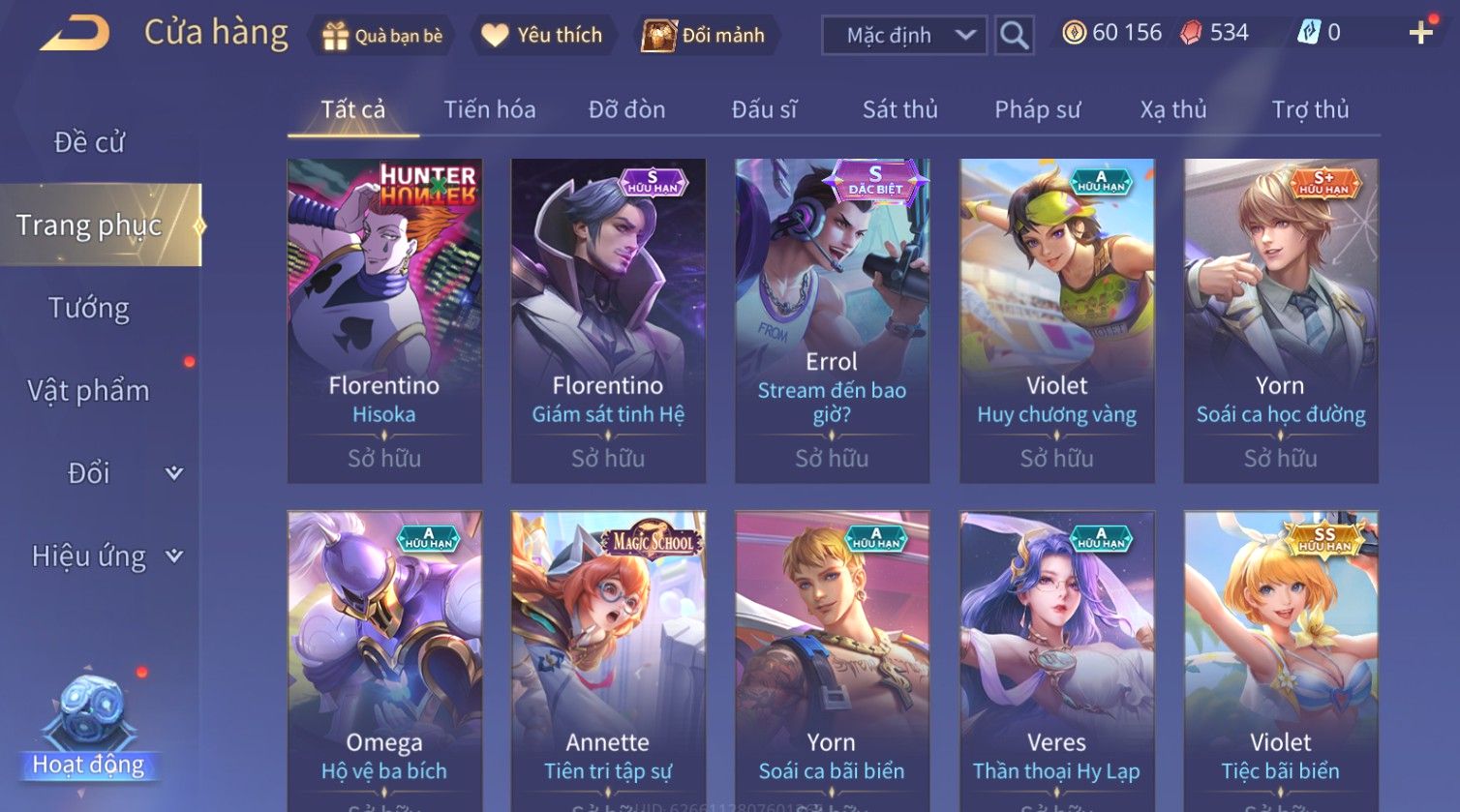Go back with the arrow button

pyautogui.click(x=75, y=34)
